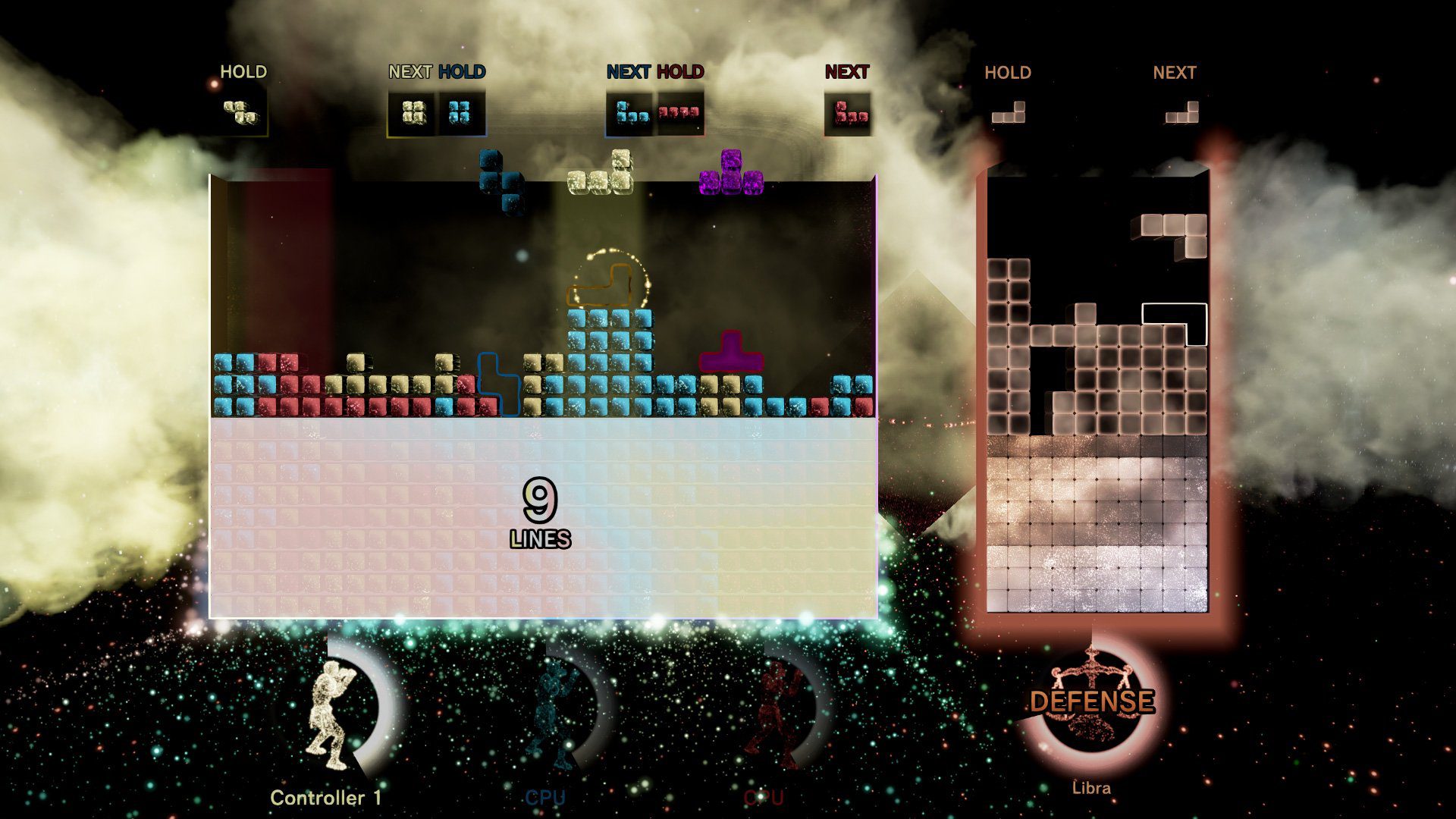Click the far-right red NEXT piece preview
Screen dimensions: 1456x819
click(847, 114)
